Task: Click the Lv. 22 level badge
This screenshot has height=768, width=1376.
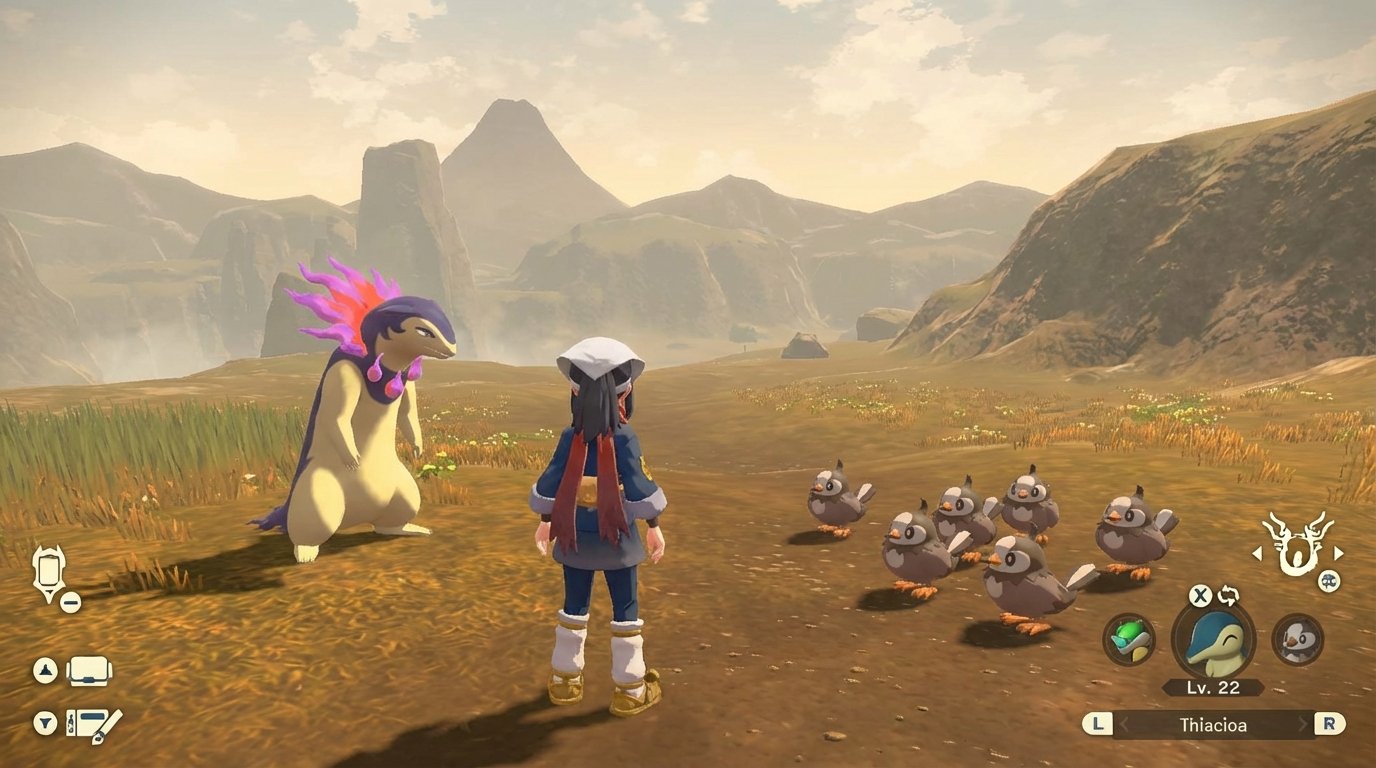Action: (1212, 688)
